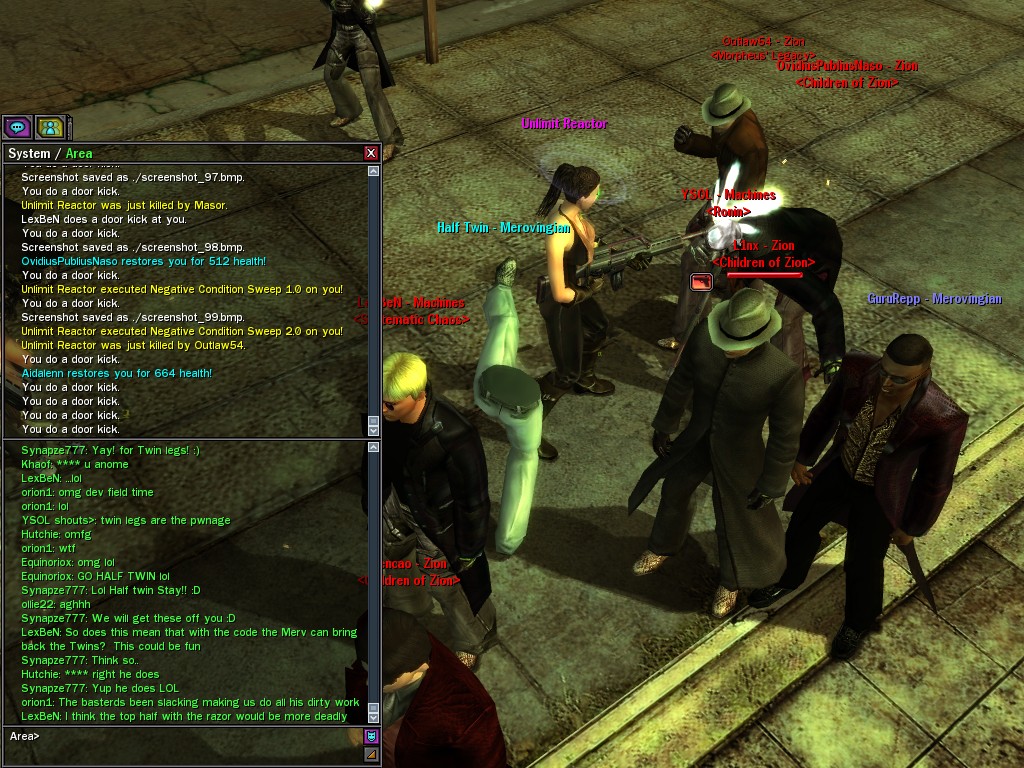
Task: Open the purple speech bubble chat tab
Action: coord(17,127)
